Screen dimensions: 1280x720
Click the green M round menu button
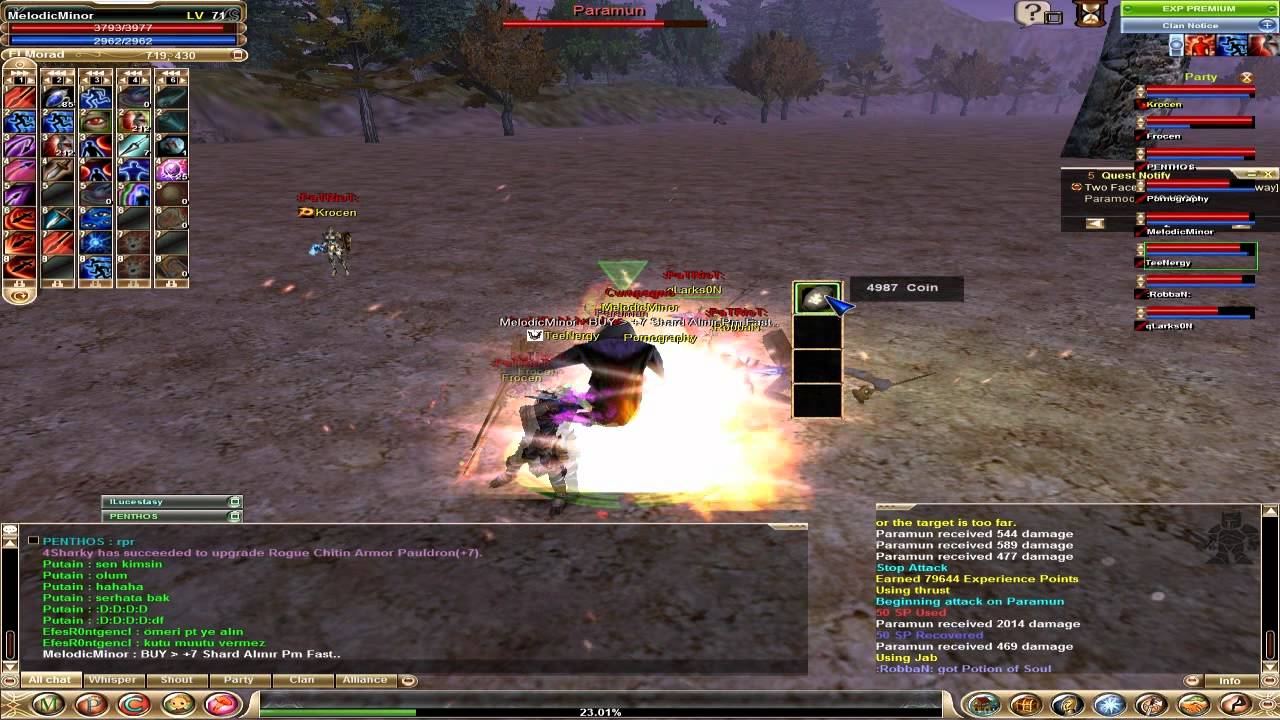tap(48, 705)
